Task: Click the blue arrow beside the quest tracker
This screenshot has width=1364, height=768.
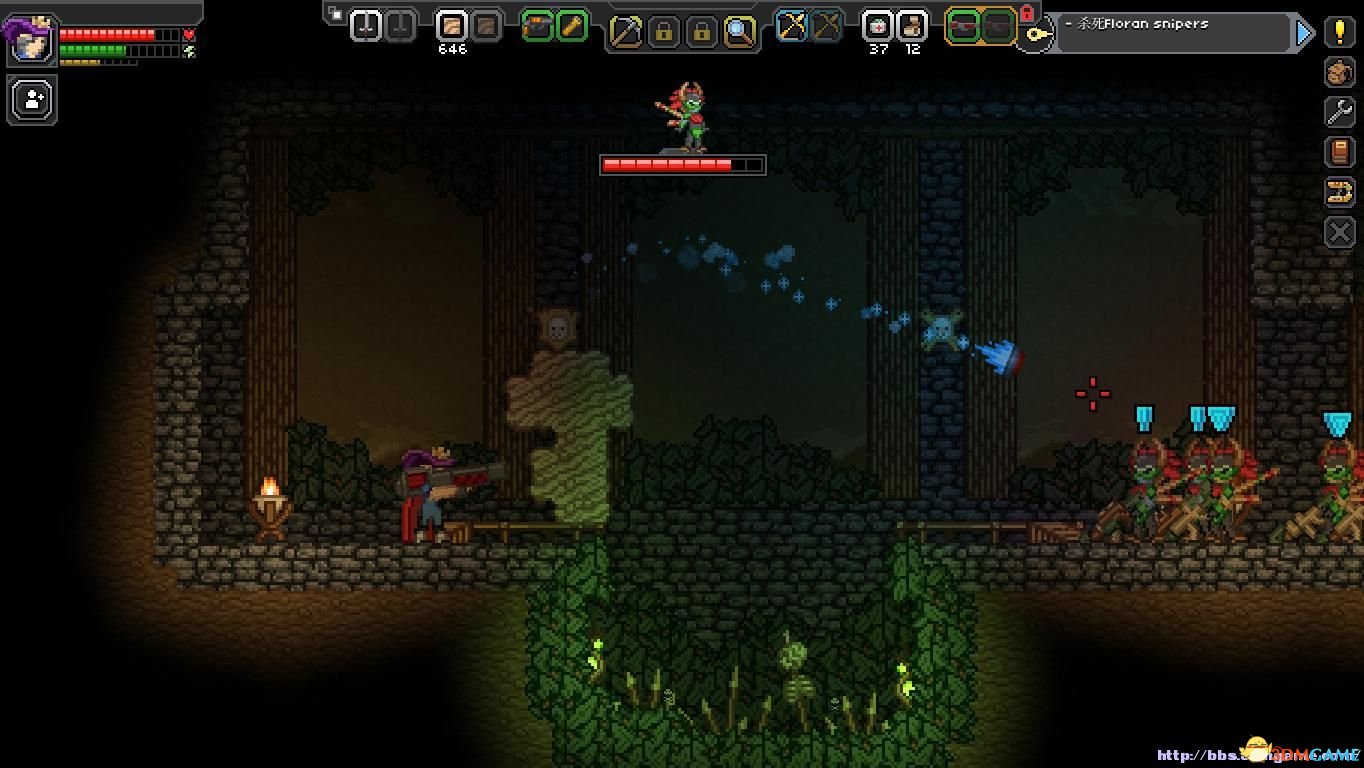Action: (x=1304, y=33)
